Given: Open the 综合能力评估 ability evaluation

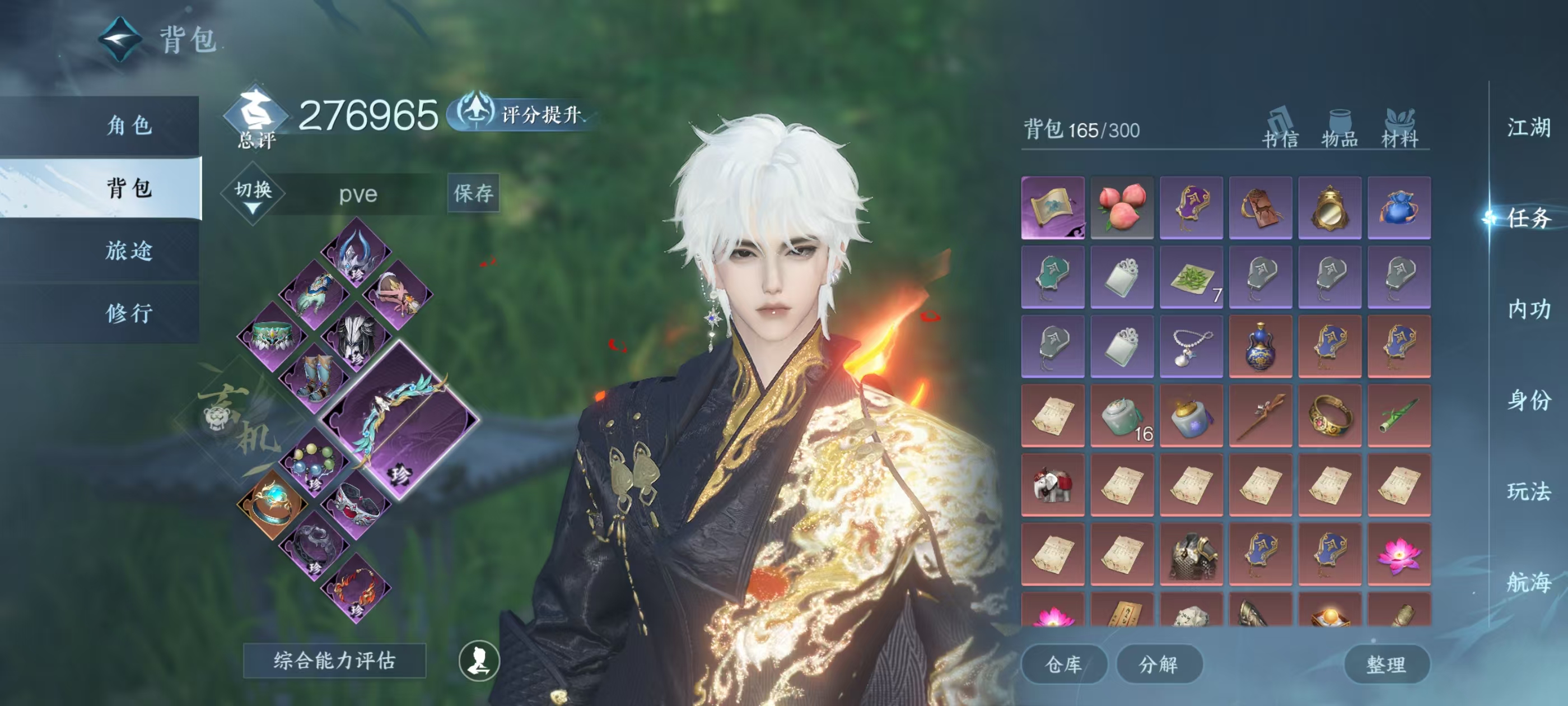Looking at the screenshot, I should tap(334, 660).
